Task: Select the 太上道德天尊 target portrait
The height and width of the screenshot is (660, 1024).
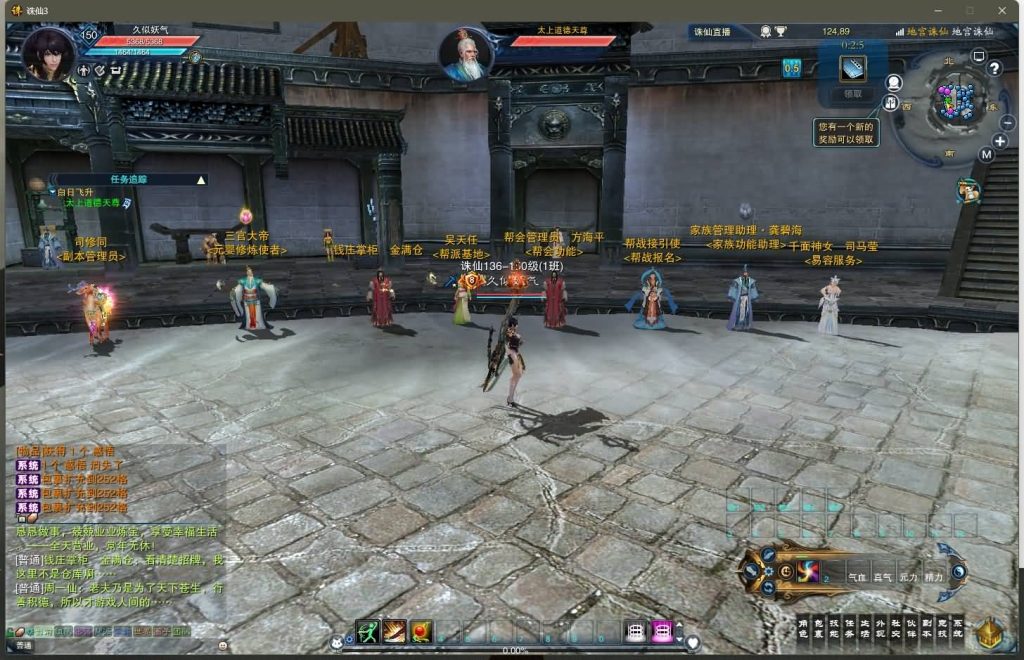Action: (x=465, y=55)
